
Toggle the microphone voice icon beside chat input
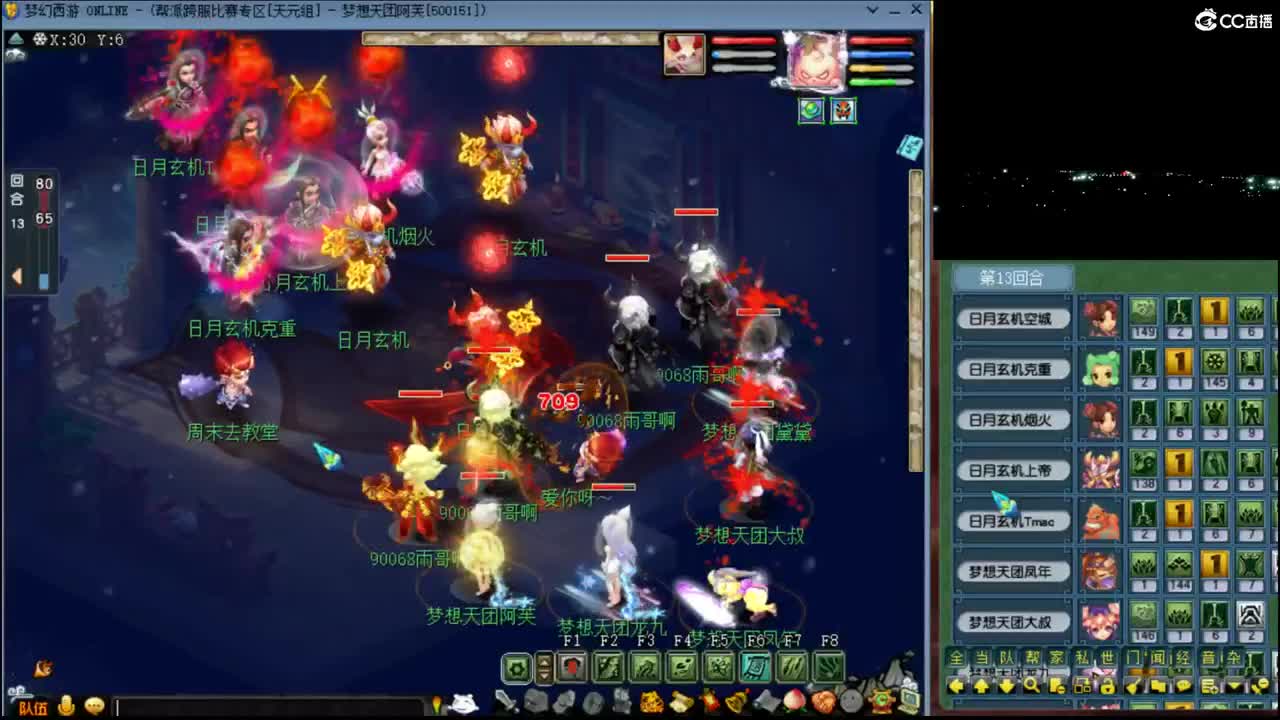[x=66, y=707]
